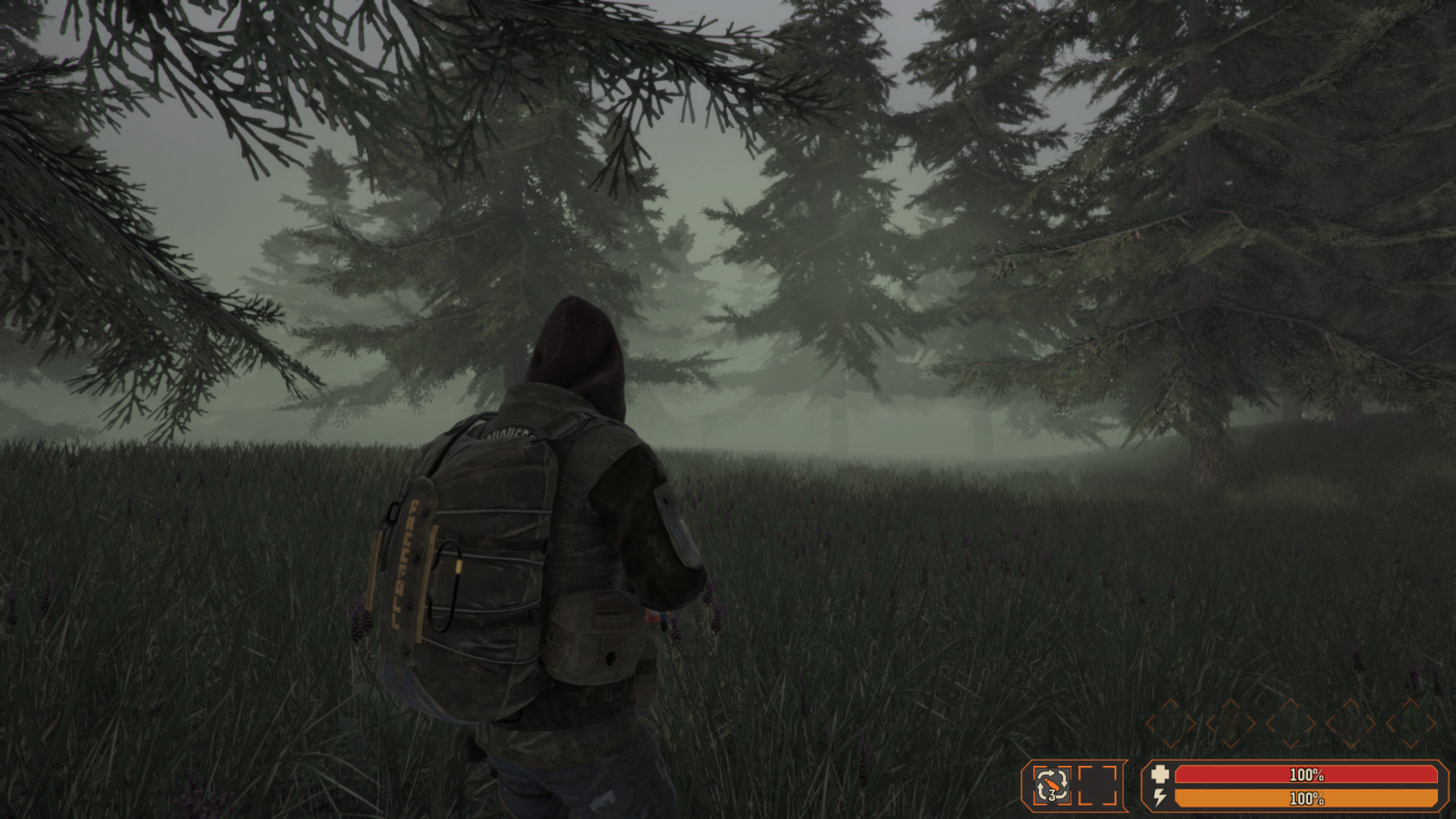Click the item count number 3 badge
The image size is (1456, 819).
click(x=1051, y=794)
